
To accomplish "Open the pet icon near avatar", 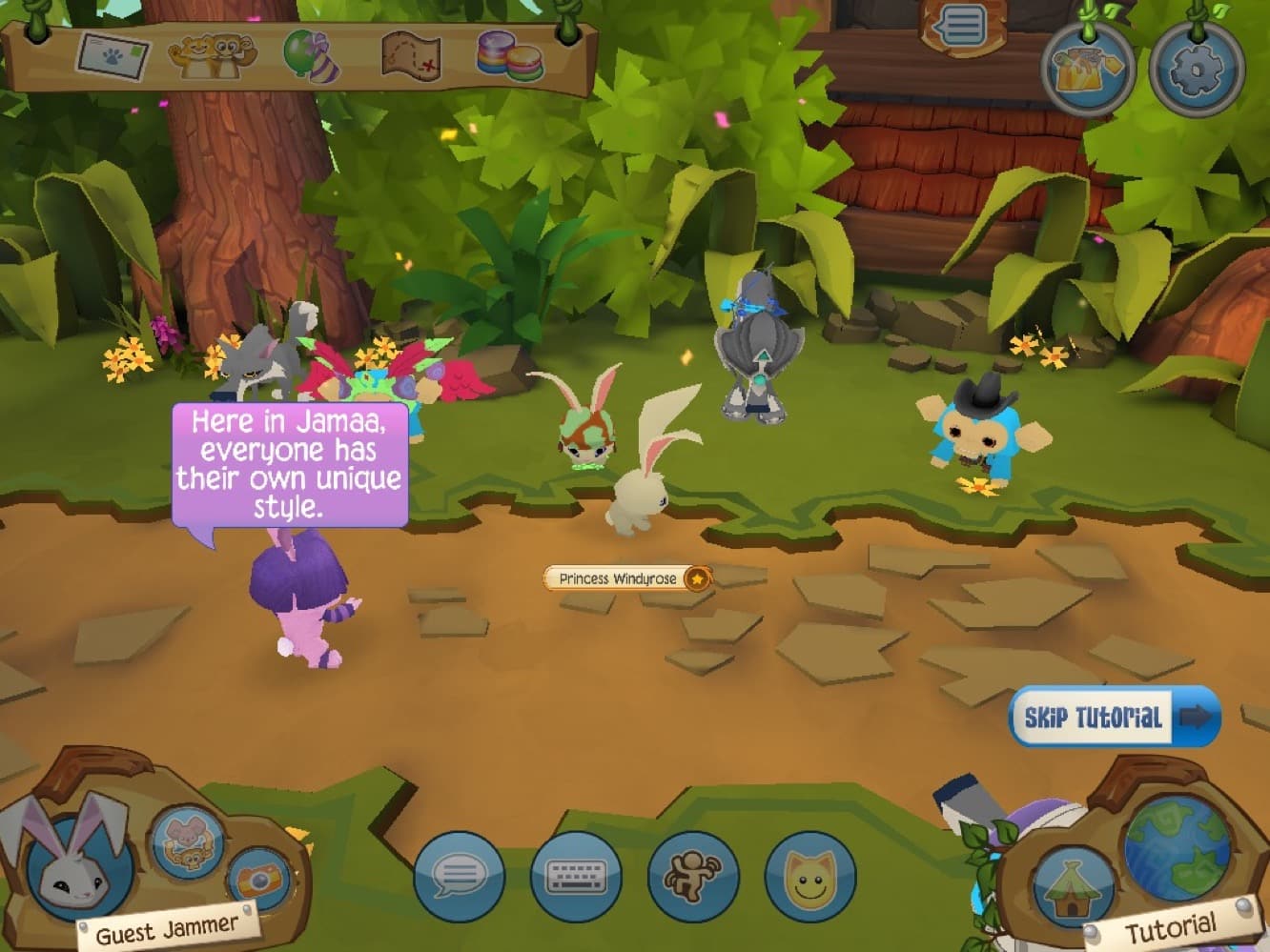I will coord(188,841).
